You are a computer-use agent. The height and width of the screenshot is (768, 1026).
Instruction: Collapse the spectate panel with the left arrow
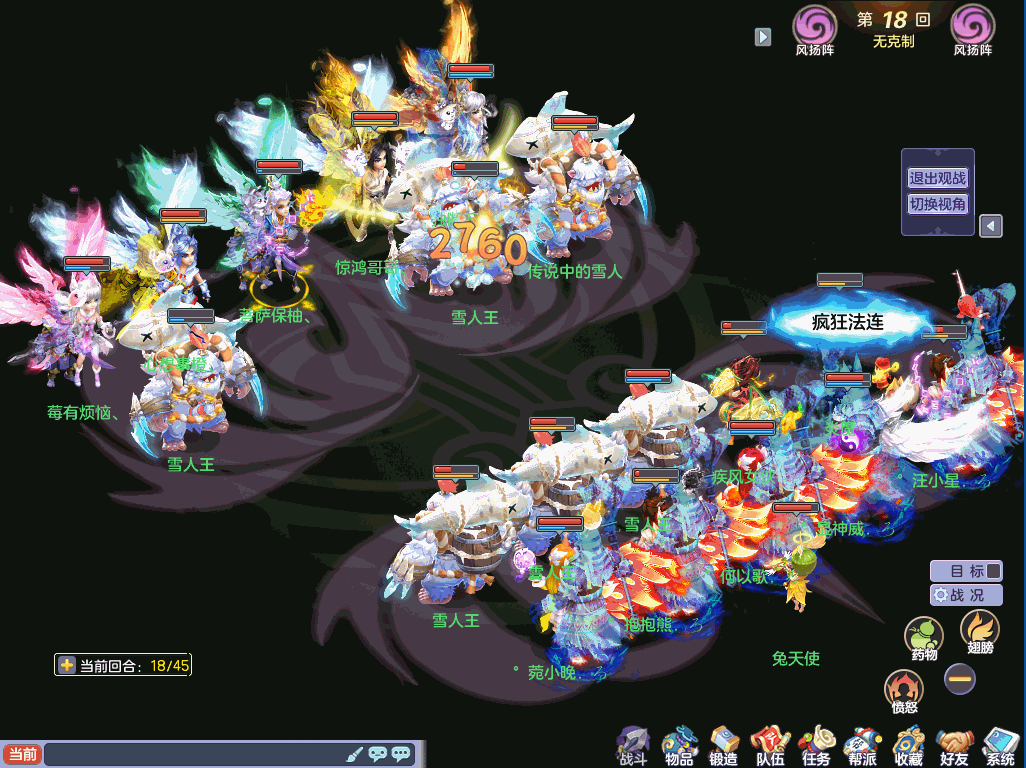point(990,226)
